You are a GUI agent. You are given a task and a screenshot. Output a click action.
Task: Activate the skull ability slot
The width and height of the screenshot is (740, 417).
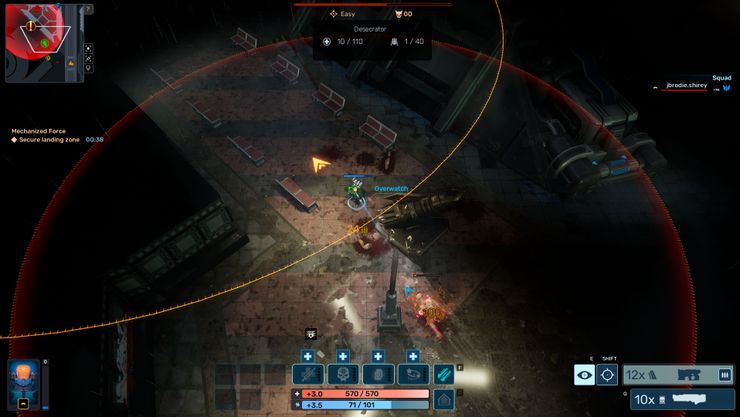coord(342,374)
